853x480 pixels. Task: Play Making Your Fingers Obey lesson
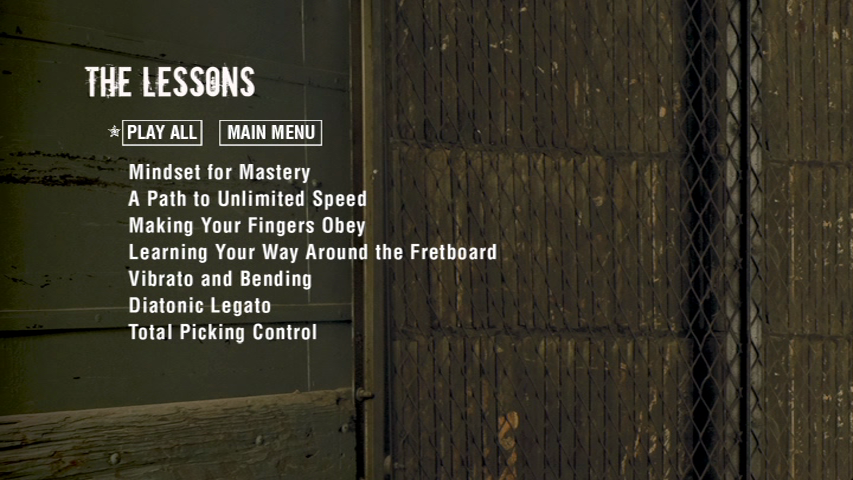[247, 226]
